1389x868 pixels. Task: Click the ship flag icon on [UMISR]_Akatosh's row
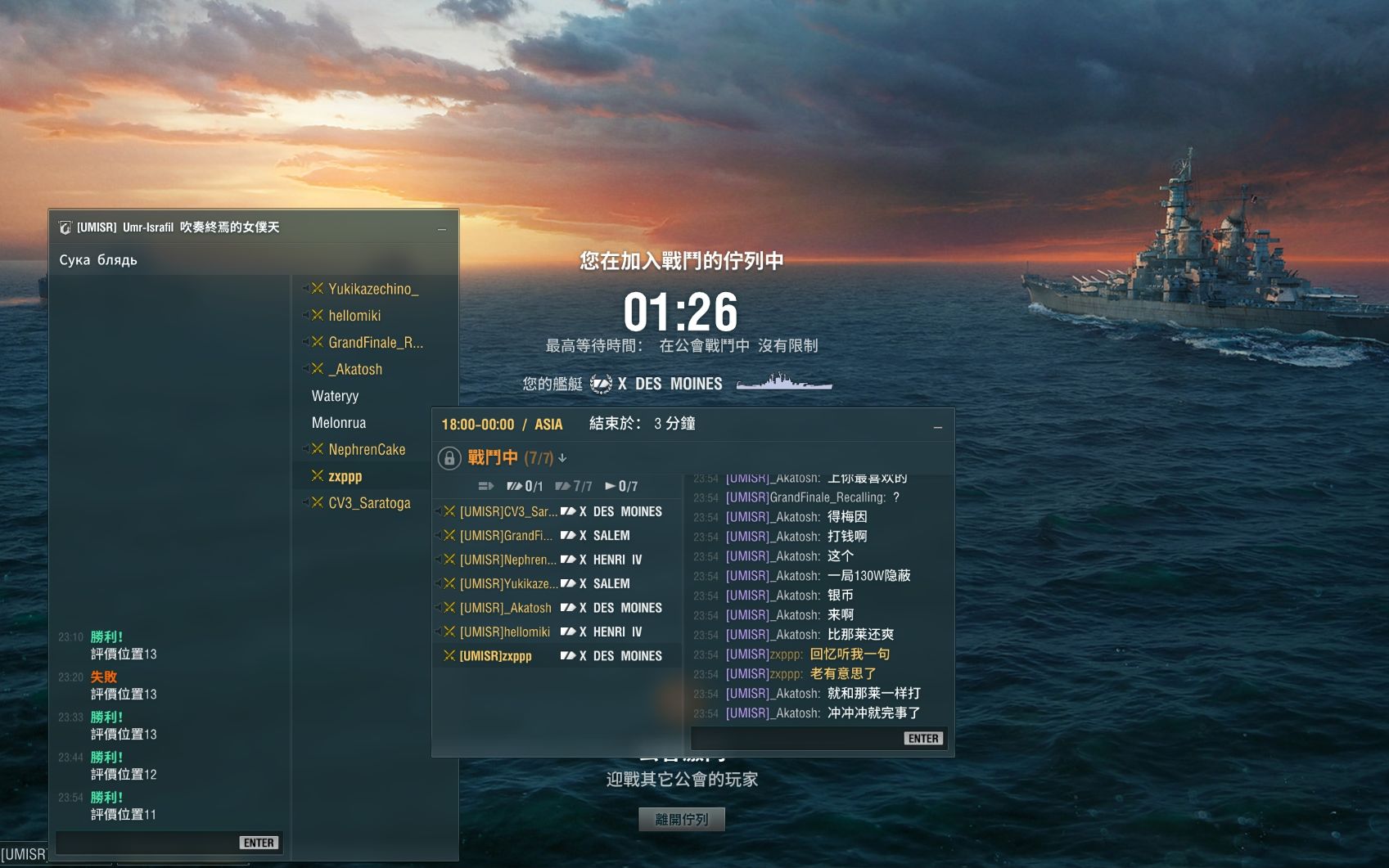click(x=567, y=608)
